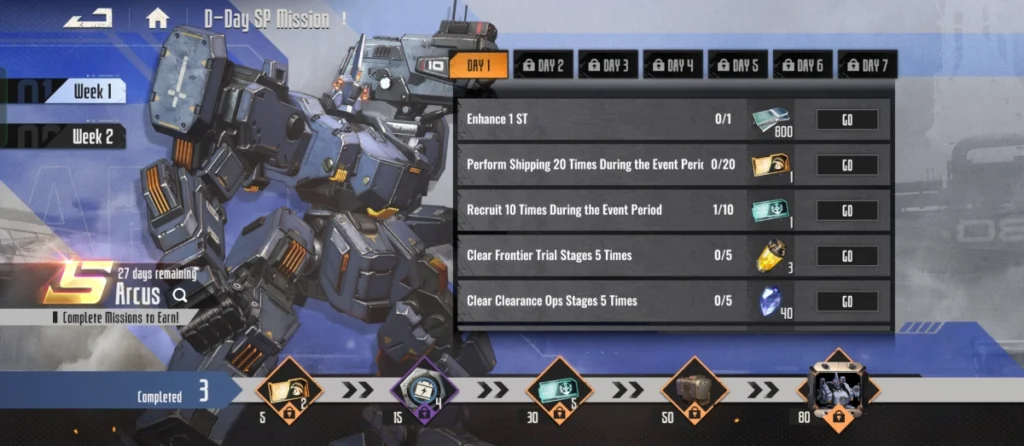1024x446 pixels.
Task: Go to the Enhance 1 ST mission
Action: (847, 120)
